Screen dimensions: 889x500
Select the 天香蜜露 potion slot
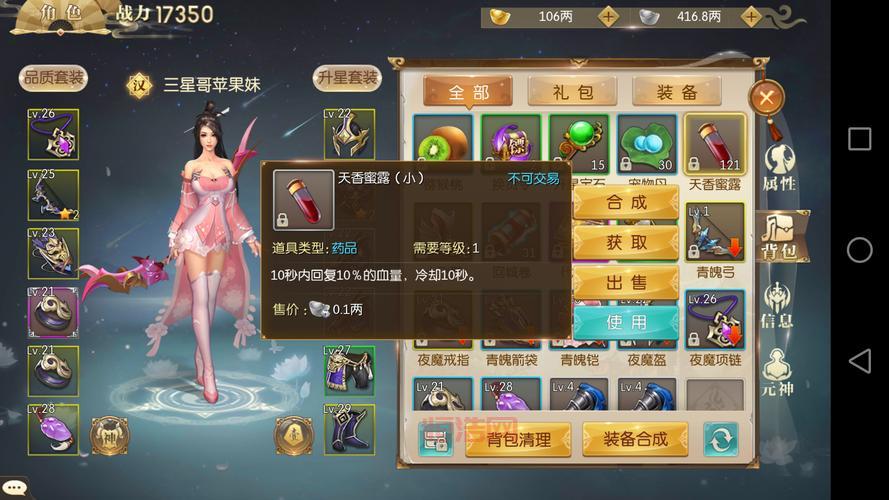(x=715, y=148)
